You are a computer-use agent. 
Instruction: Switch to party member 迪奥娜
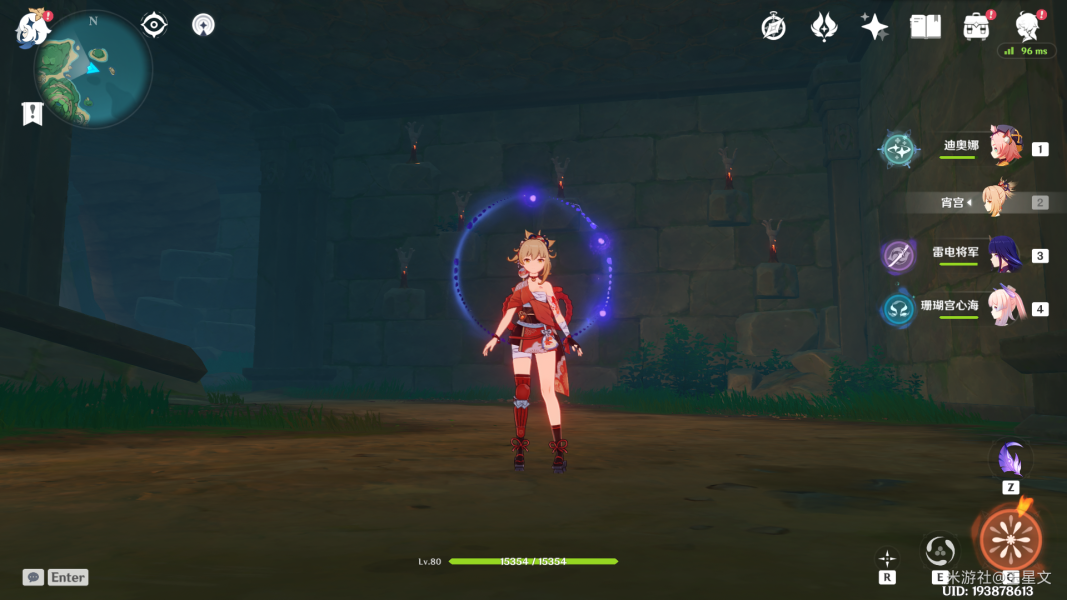tap(1003, 147)
